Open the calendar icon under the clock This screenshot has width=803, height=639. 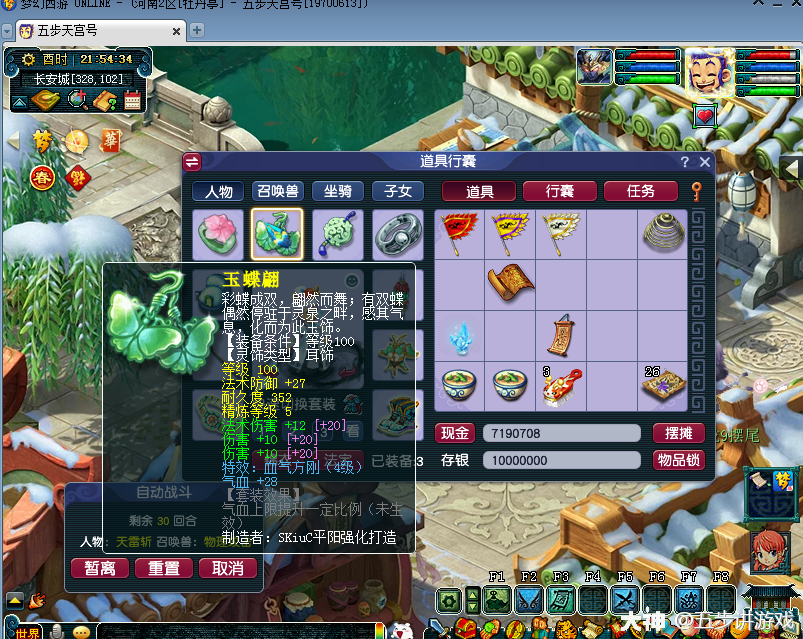coord(133,100)
